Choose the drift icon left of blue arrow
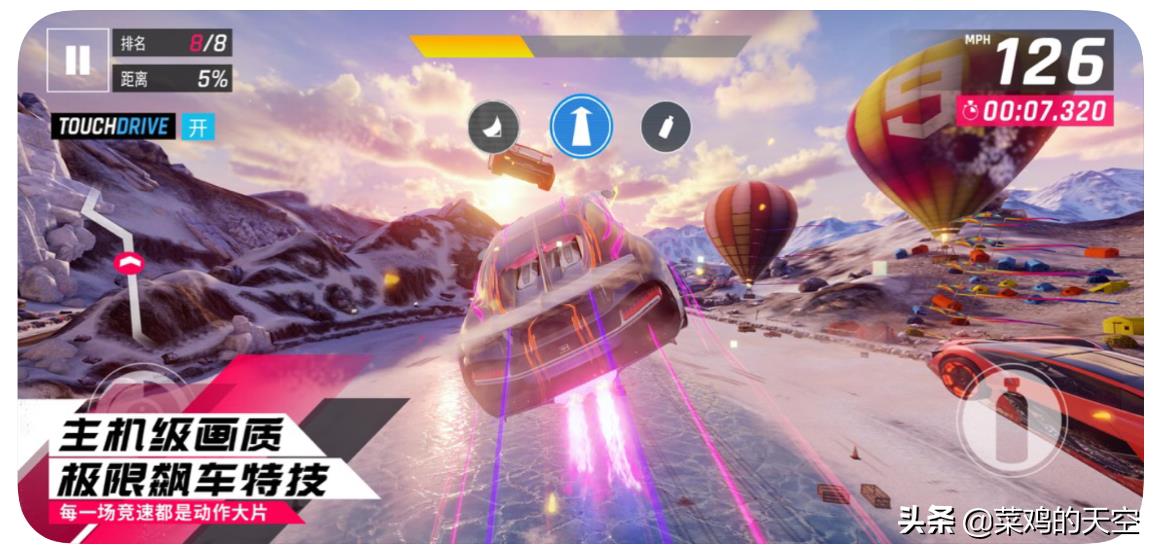Viewport: 1157px width, 553px height. click(494, 127)
